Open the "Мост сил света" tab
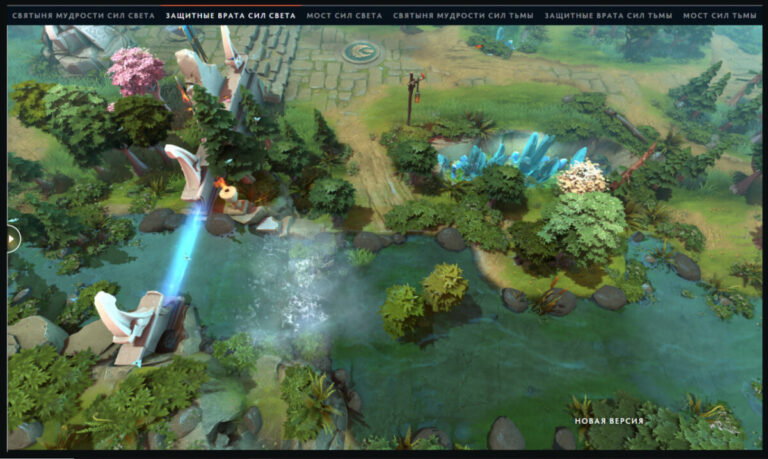Screen dimensions: 768x459 [344, 16]
